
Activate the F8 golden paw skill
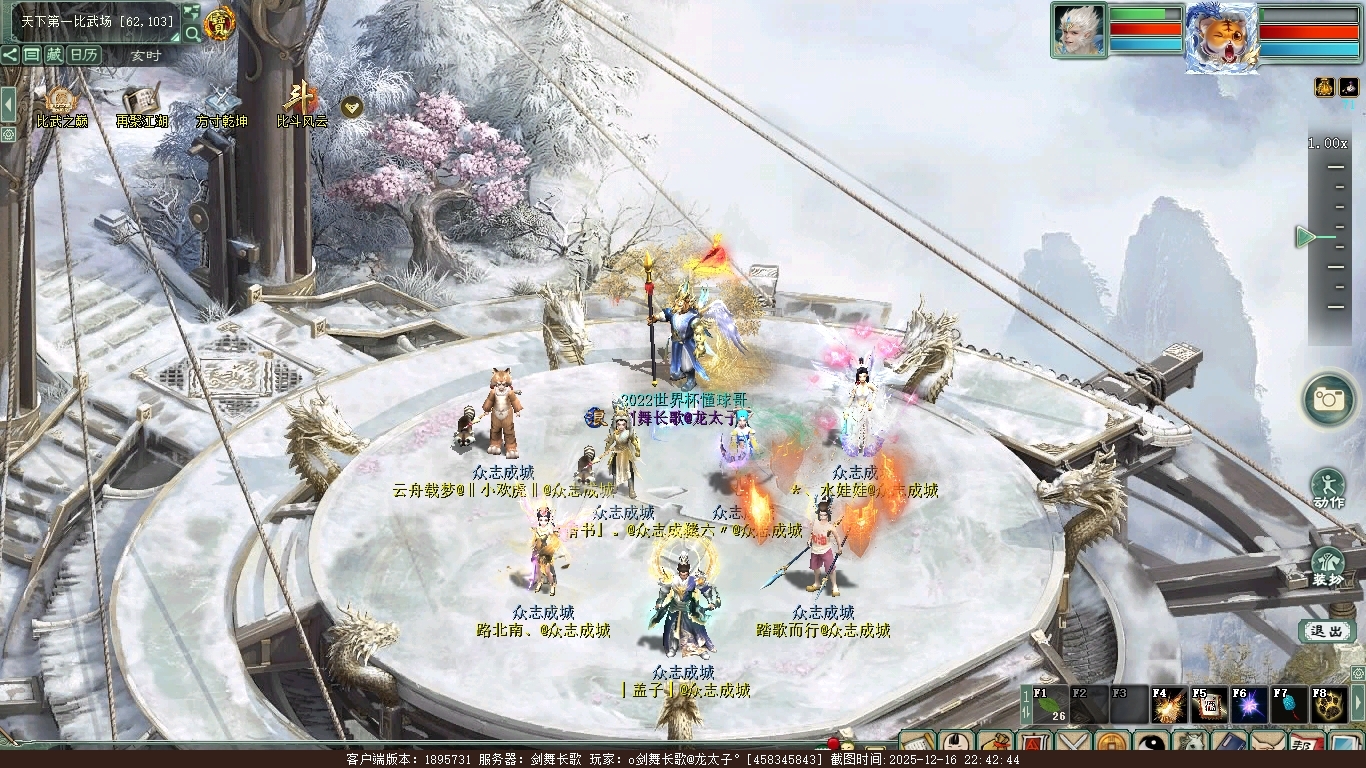[1329, 706]
